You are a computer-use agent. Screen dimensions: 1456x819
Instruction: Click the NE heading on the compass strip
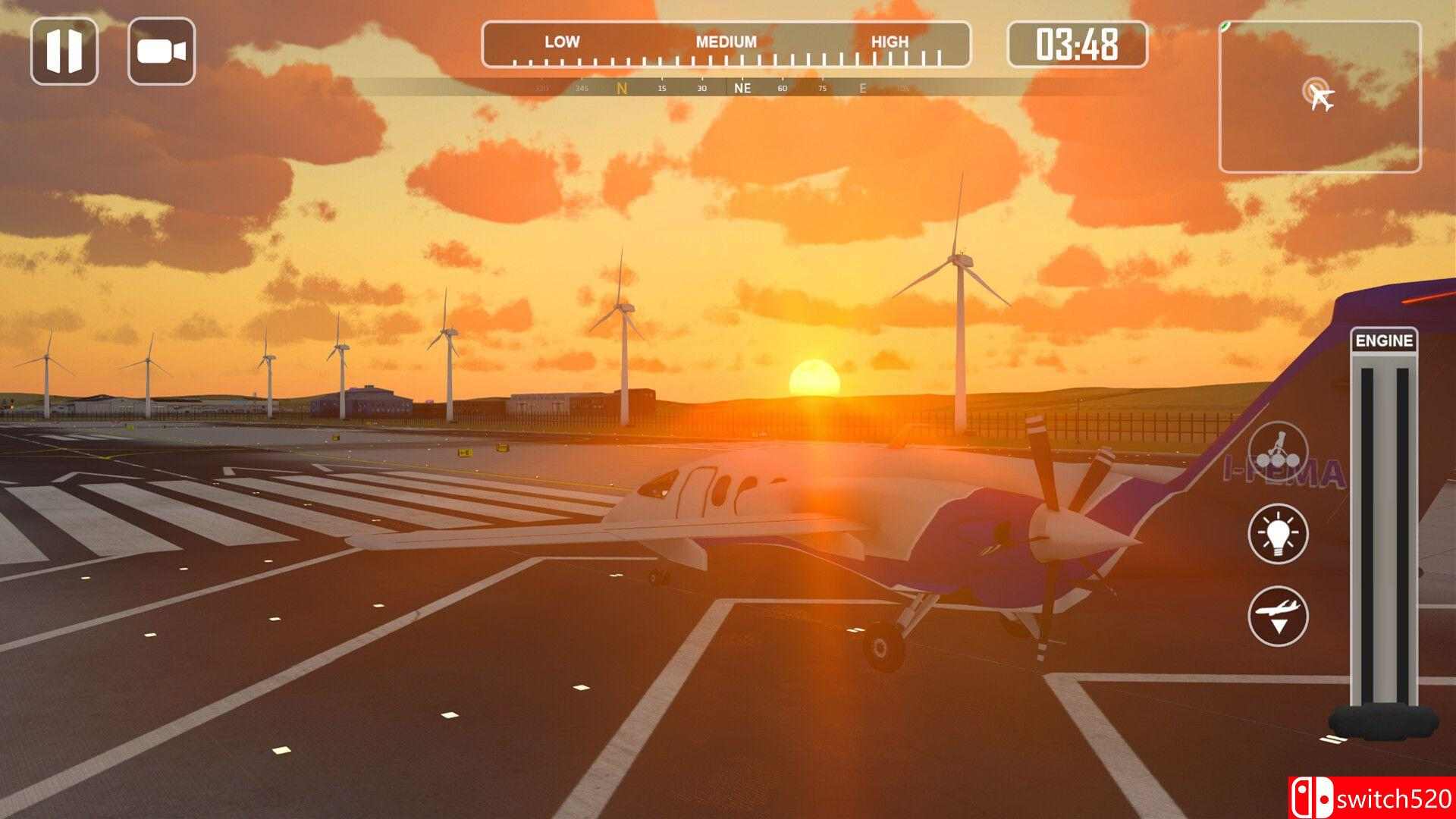click(742, 89)
